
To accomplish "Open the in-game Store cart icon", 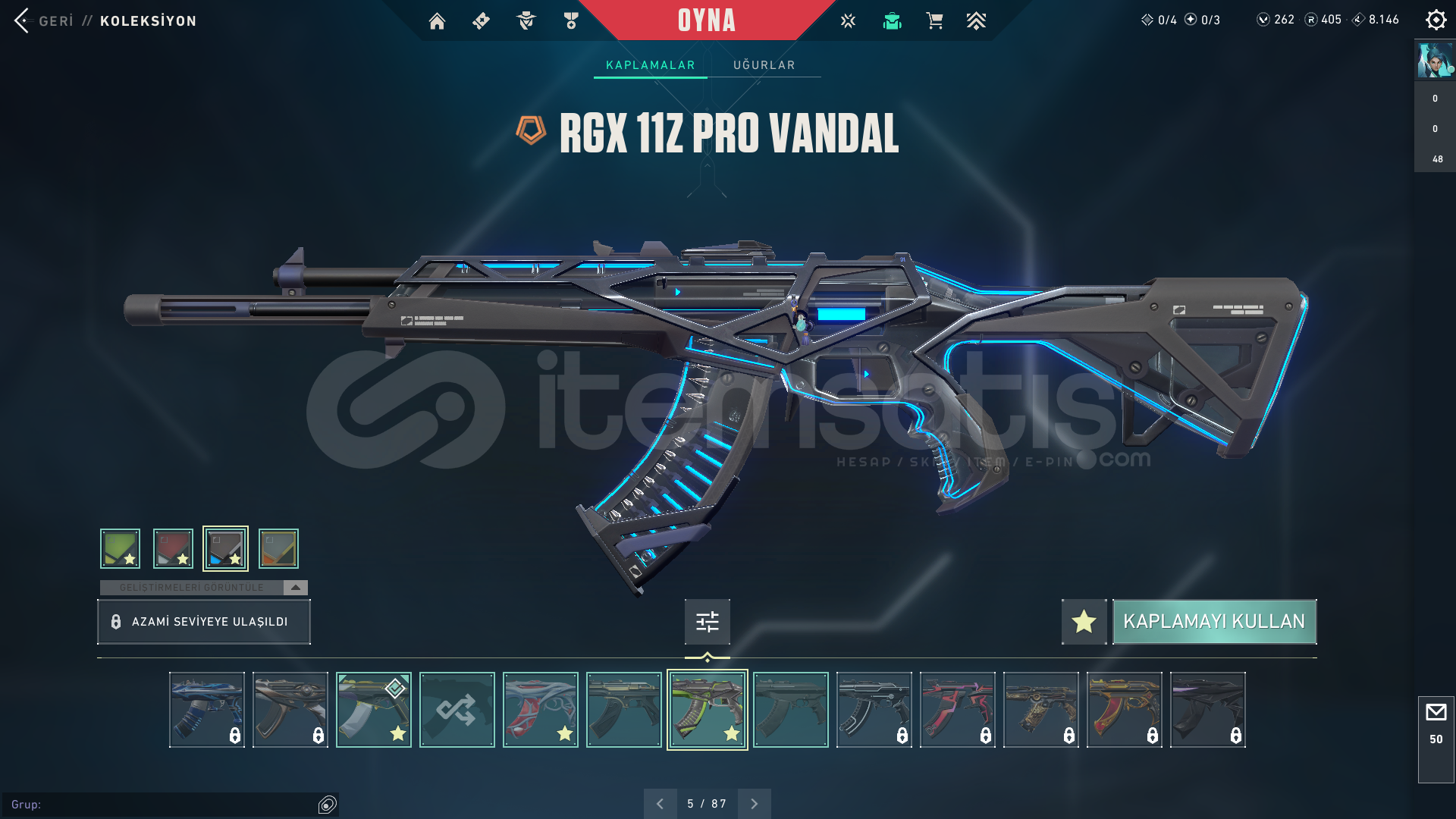I will [x=934, y=20].
